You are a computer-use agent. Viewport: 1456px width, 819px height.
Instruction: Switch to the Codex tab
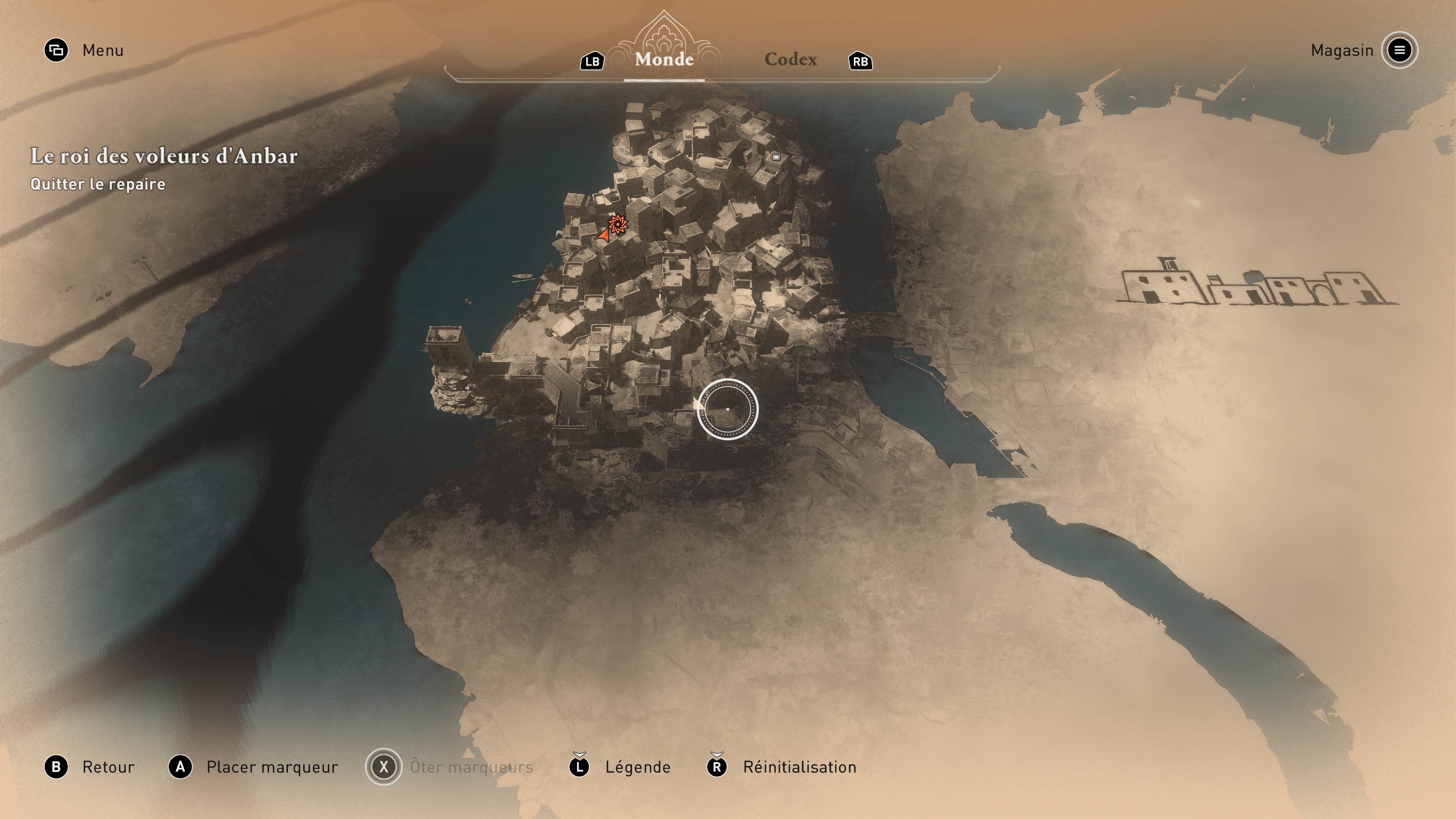click(x=790, y=60)
